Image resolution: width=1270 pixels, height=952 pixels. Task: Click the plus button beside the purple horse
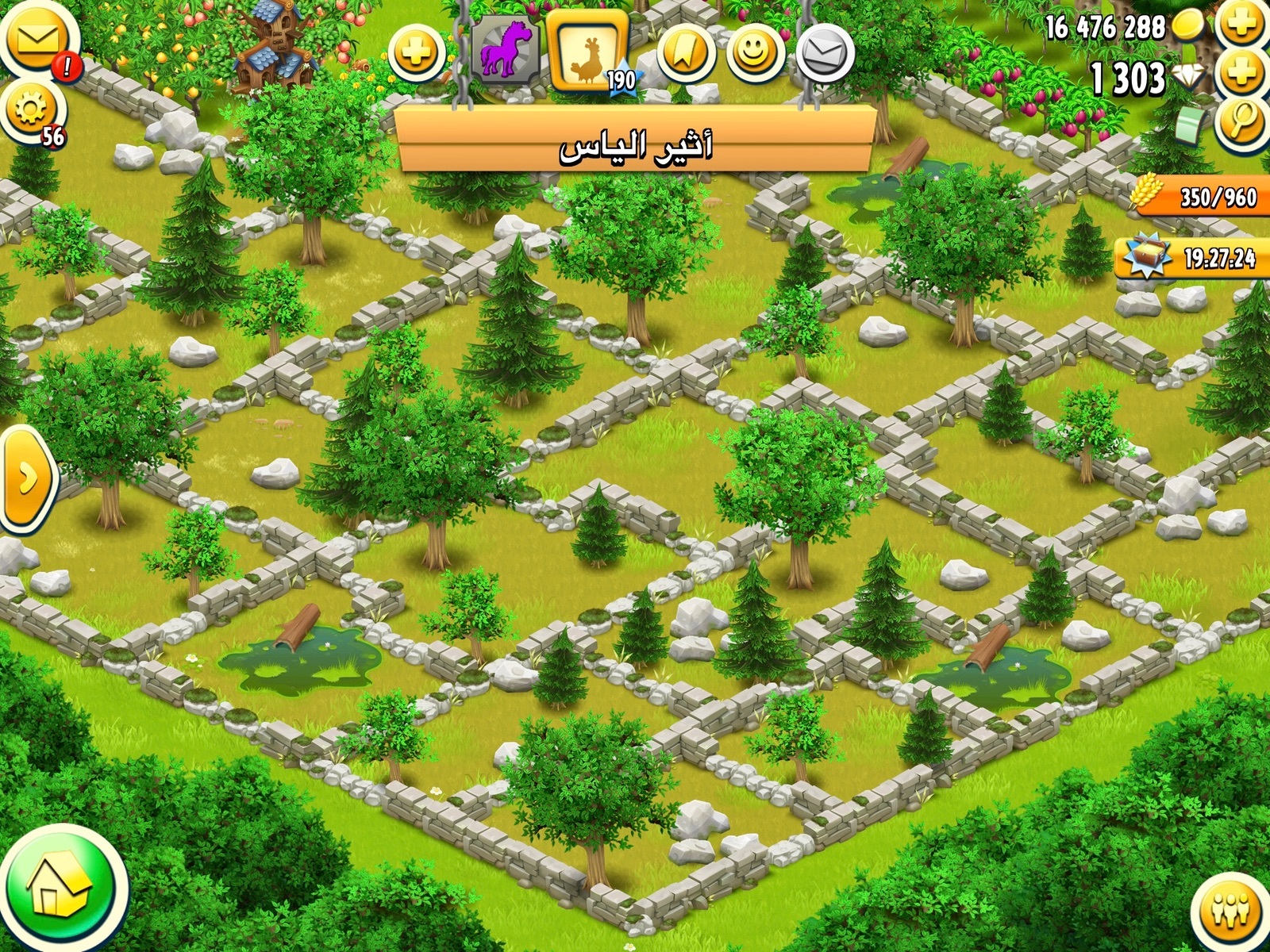(417, 54)
